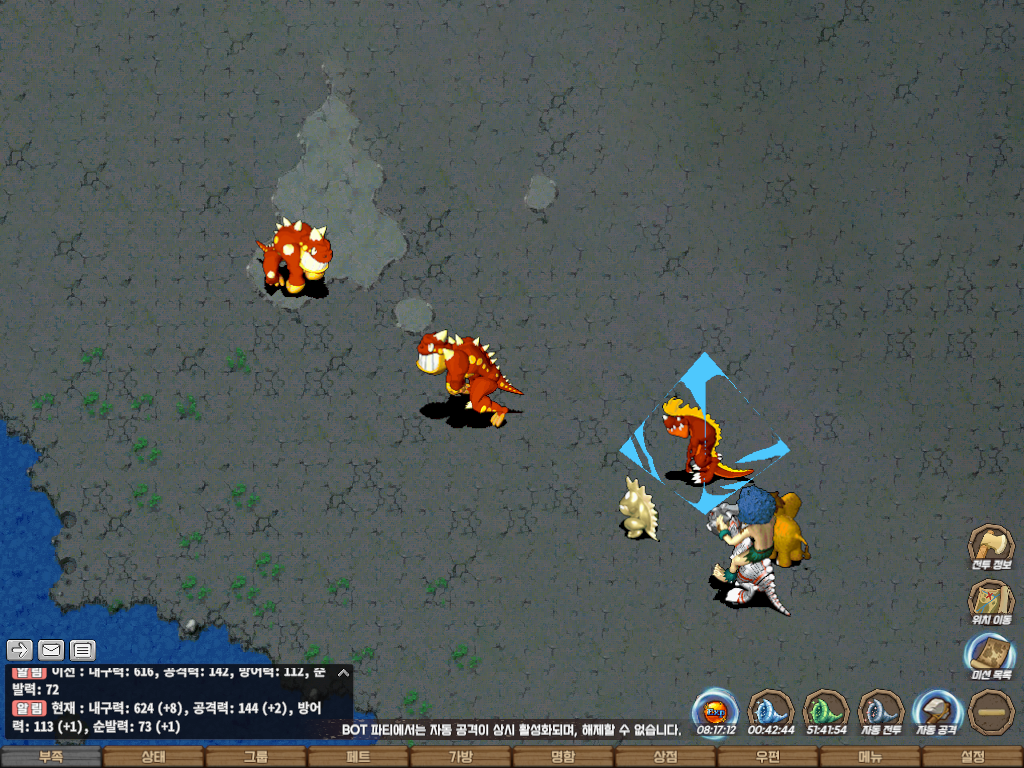Open the 가방 (bag) inventory
1024x768 pixels.
[x=460, y=757]
